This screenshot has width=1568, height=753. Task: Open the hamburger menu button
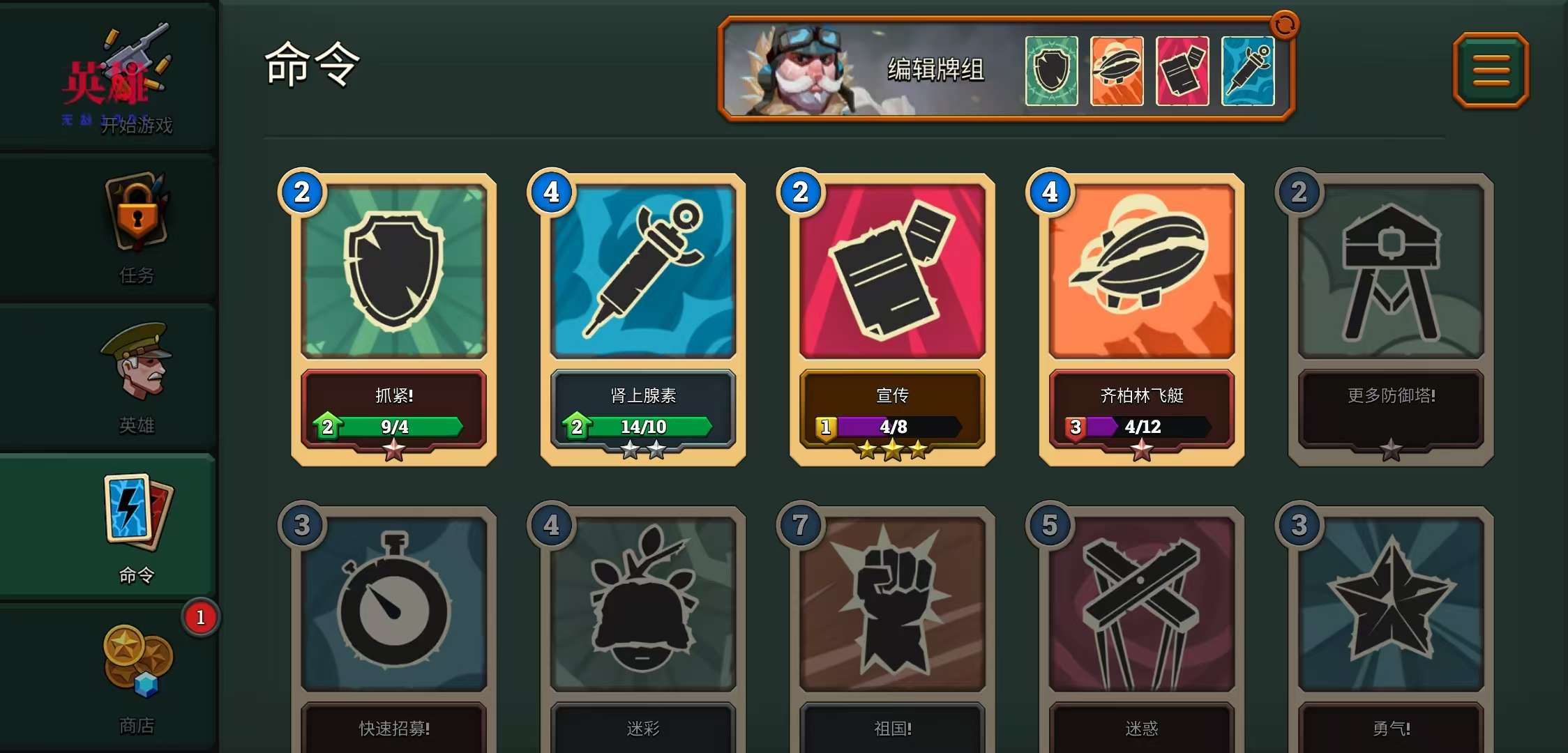click(1491, 70)
